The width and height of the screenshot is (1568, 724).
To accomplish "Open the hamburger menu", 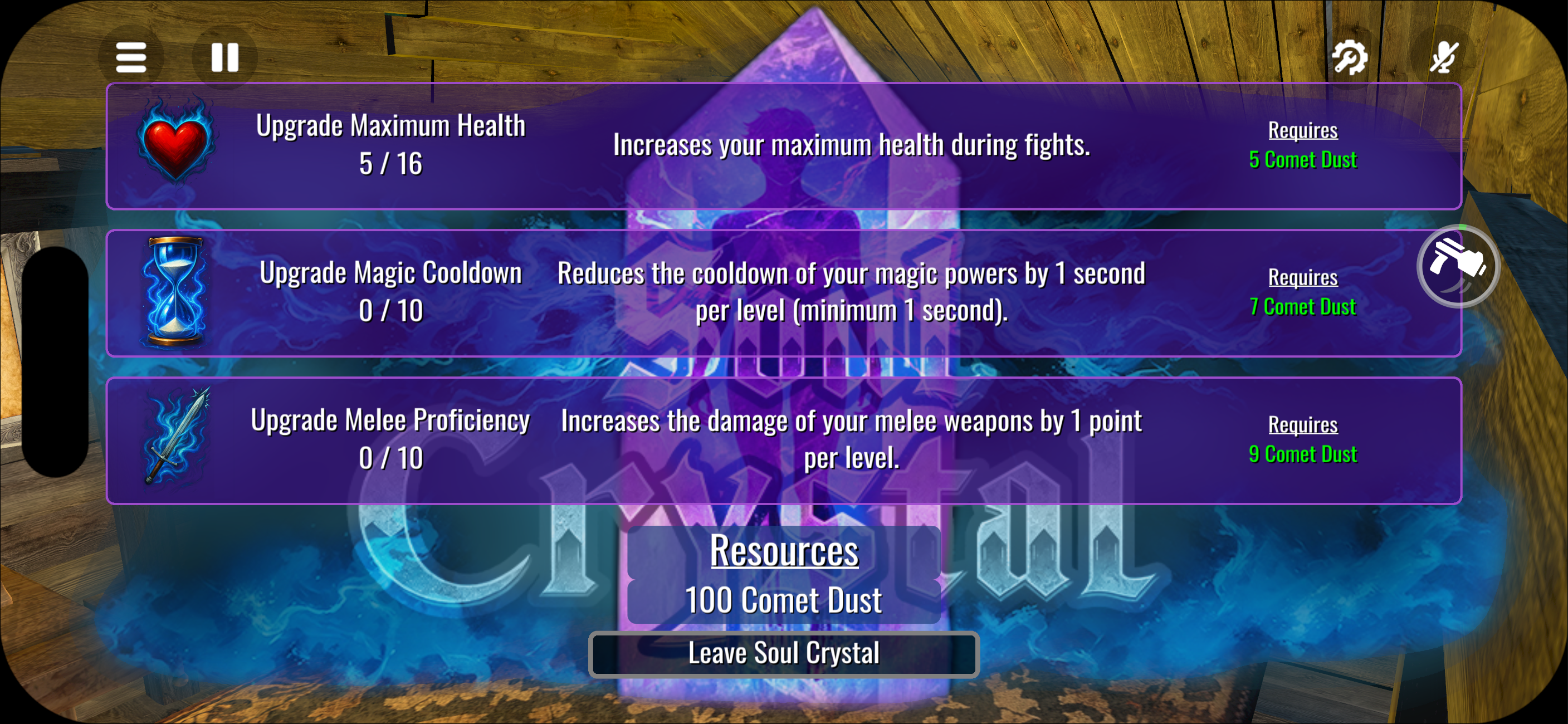I will (x=131, y=58).
